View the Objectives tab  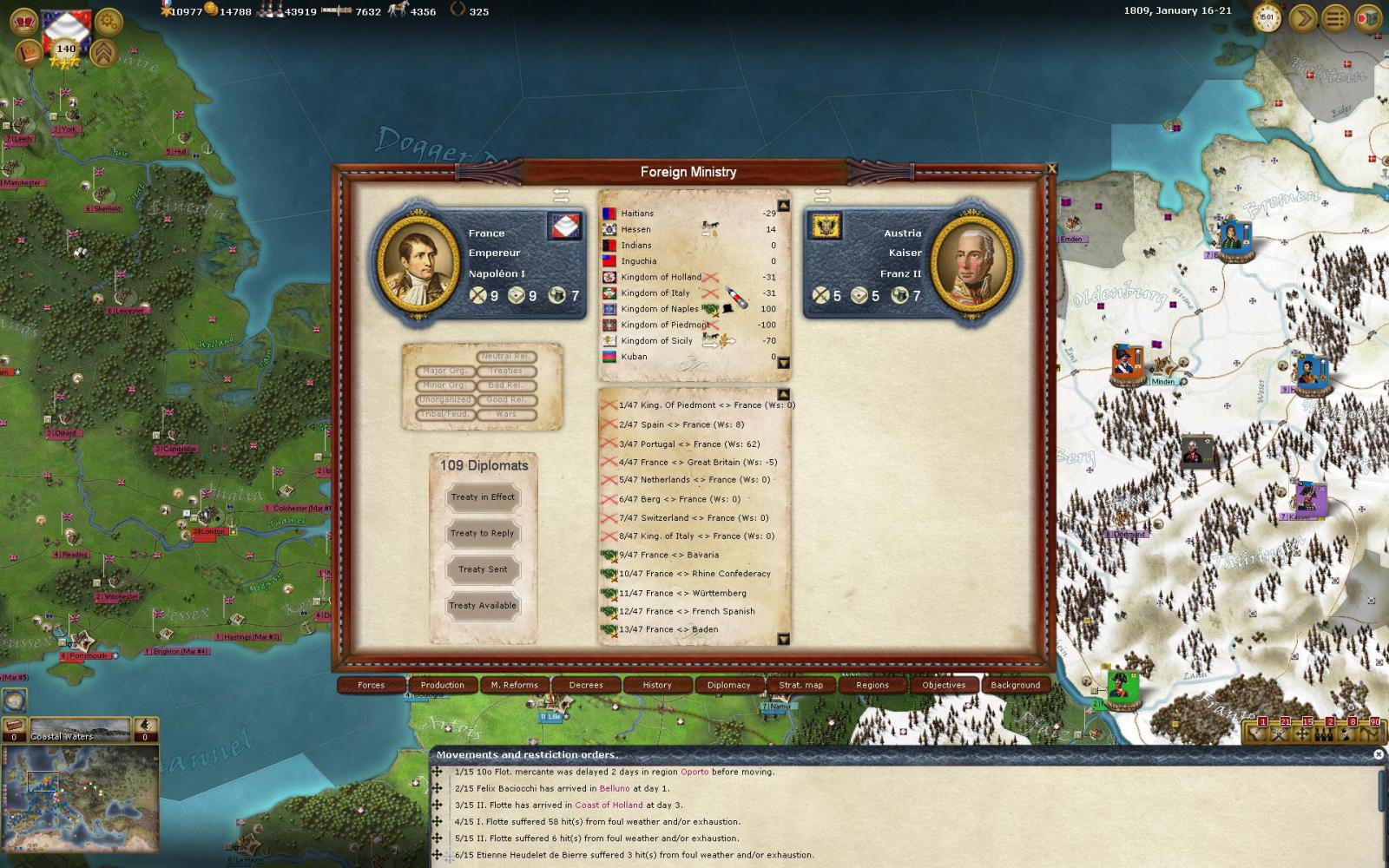pos(944,685)
